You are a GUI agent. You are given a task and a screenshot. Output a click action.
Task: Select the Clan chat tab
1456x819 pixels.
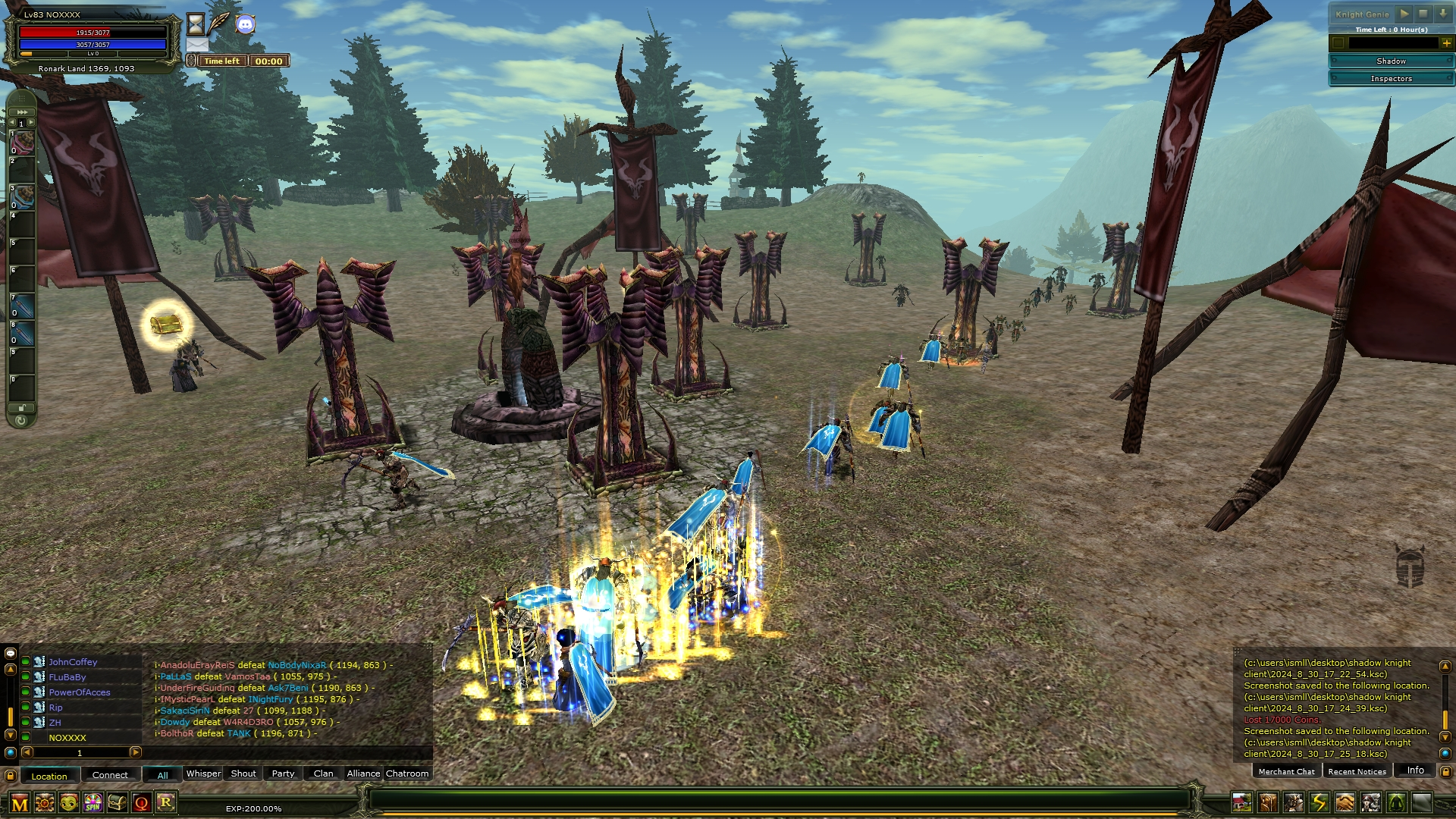(x=323, y=773)
